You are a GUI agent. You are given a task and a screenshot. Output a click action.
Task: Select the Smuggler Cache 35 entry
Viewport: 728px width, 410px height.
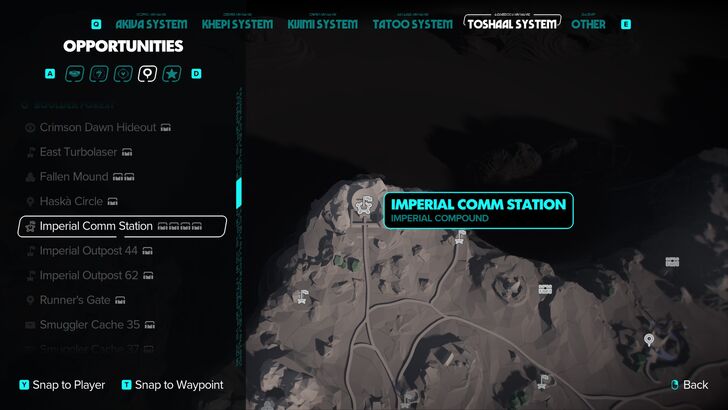coord(89,325)
